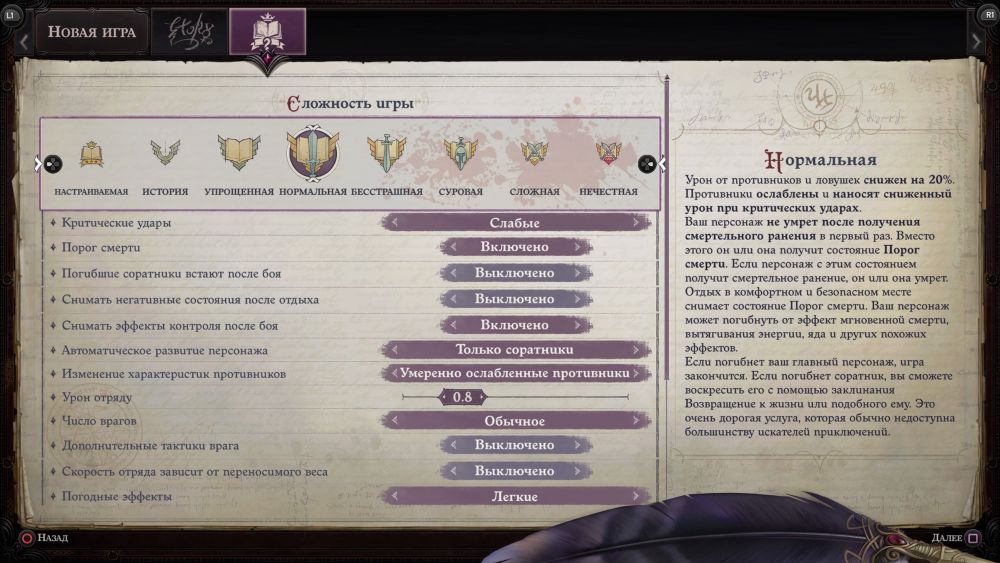This screenshot has width=1000, height=563.
Task: Change the Число врагов selector Обычное
Action: 515,421
